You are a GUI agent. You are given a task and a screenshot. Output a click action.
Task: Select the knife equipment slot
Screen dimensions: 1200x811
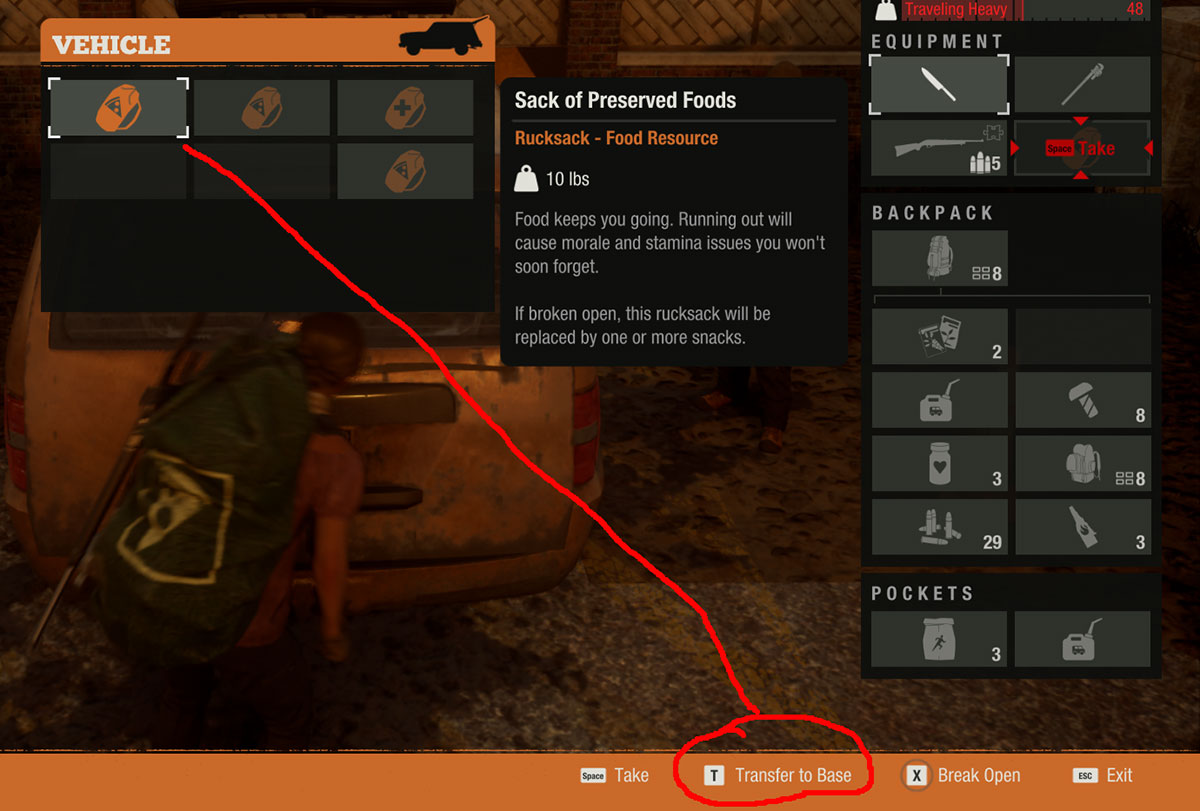[x=939, y=84]
